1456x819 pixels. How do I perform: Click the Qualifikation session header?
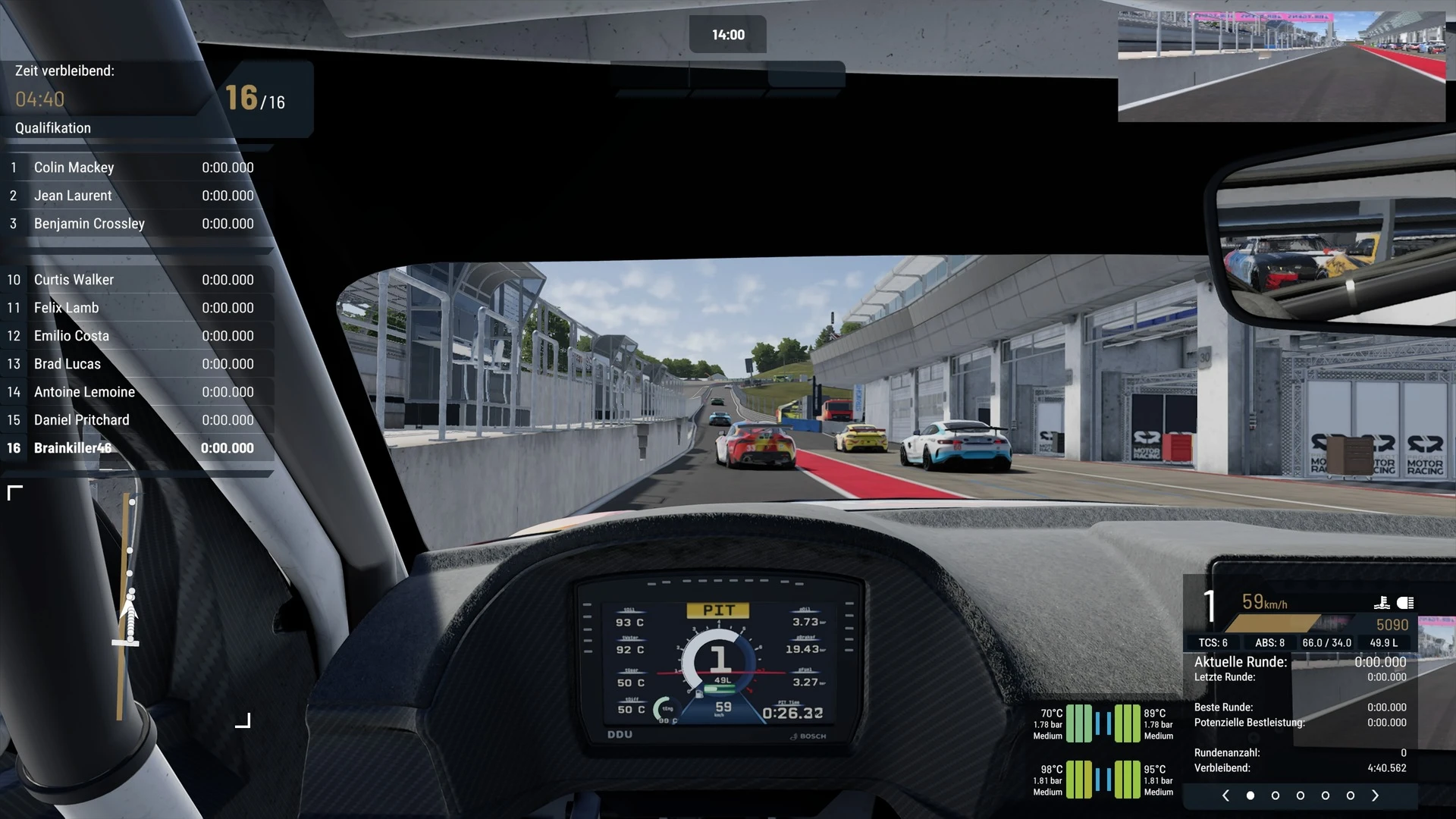(x=53, y=128)
